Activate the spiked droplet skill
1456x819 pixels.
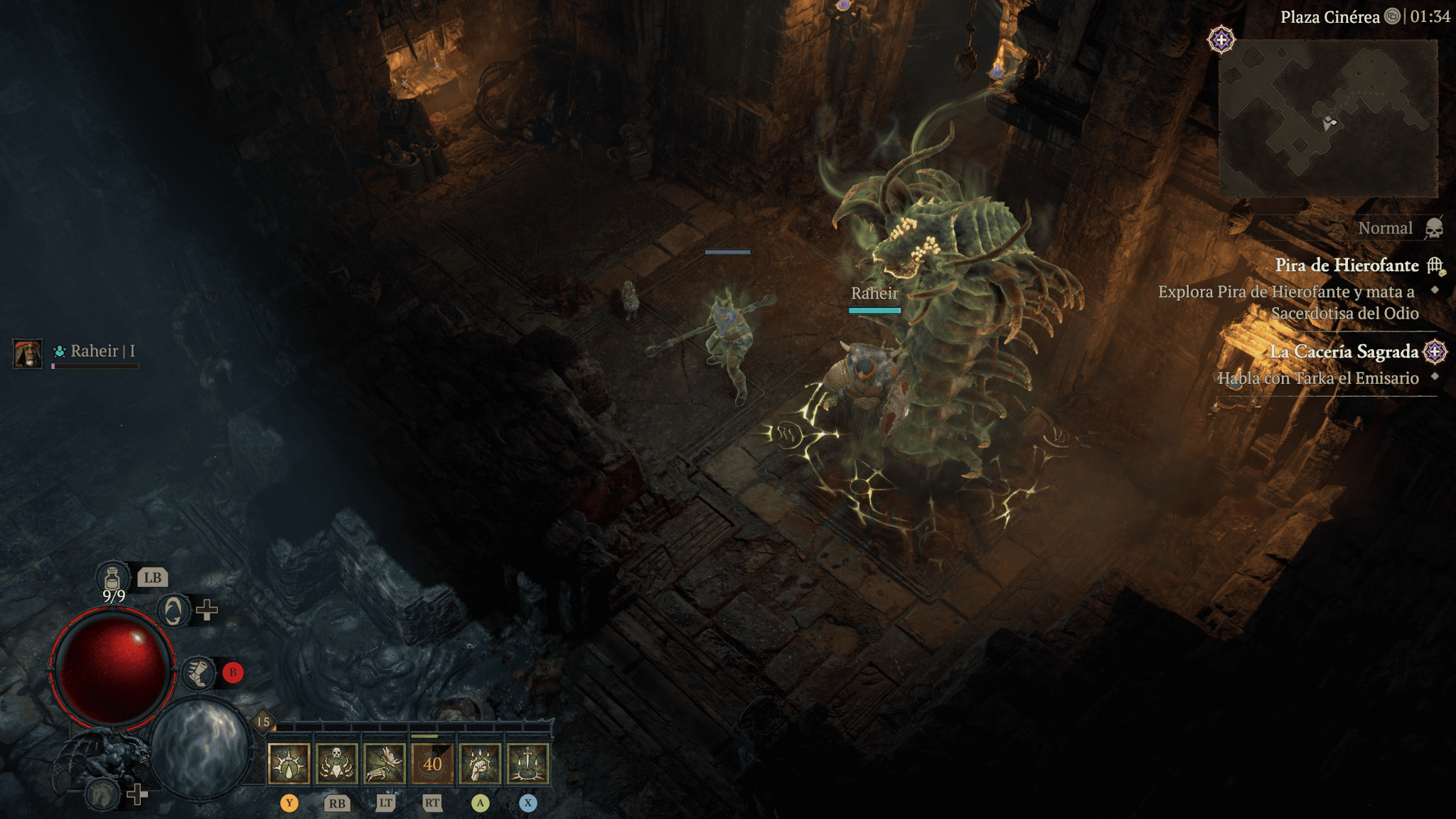289,764
